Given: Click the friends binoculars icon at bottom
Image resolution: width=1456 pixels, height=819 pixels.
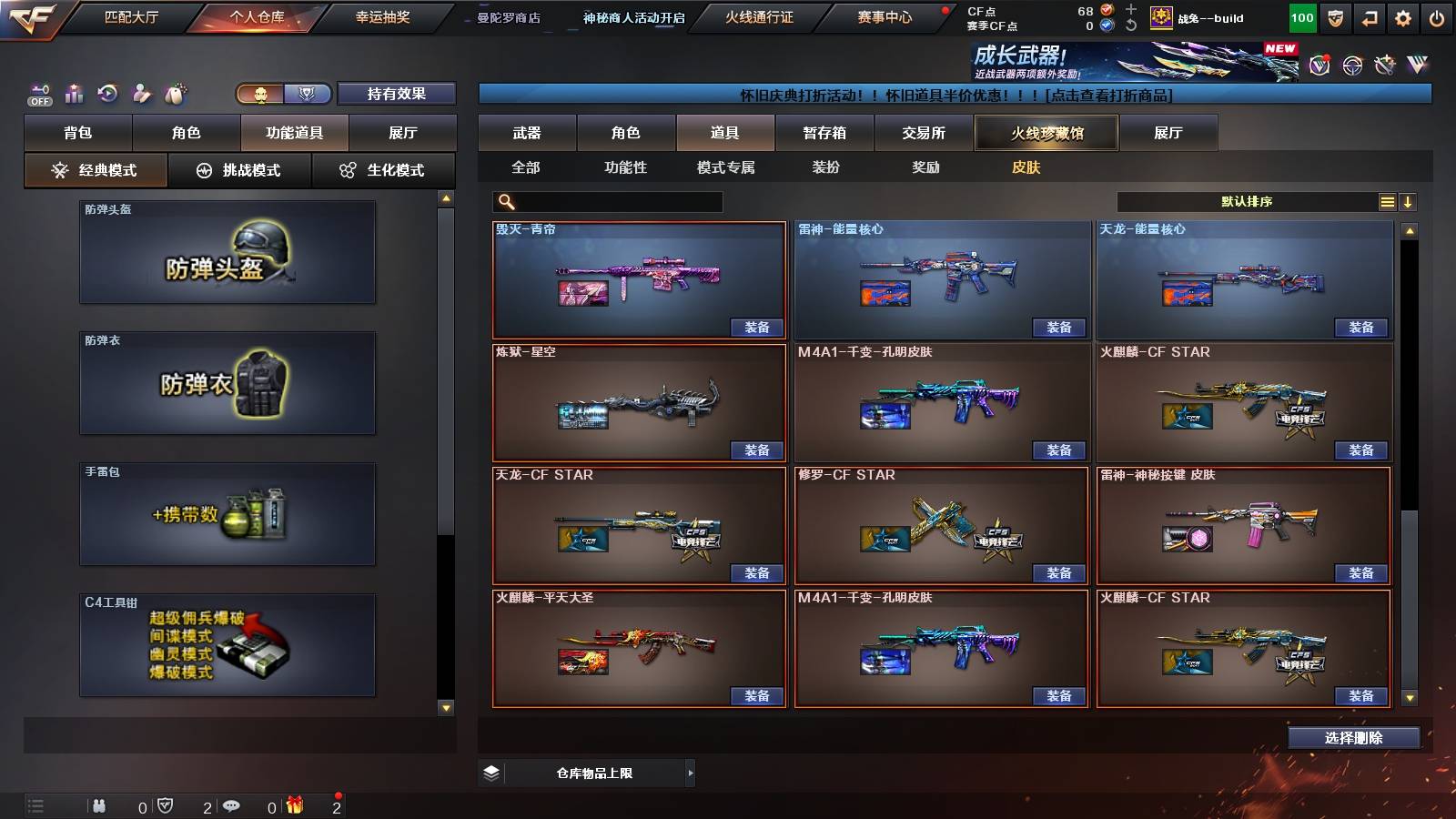Looking at the screenshot, I should coord(100,805).
